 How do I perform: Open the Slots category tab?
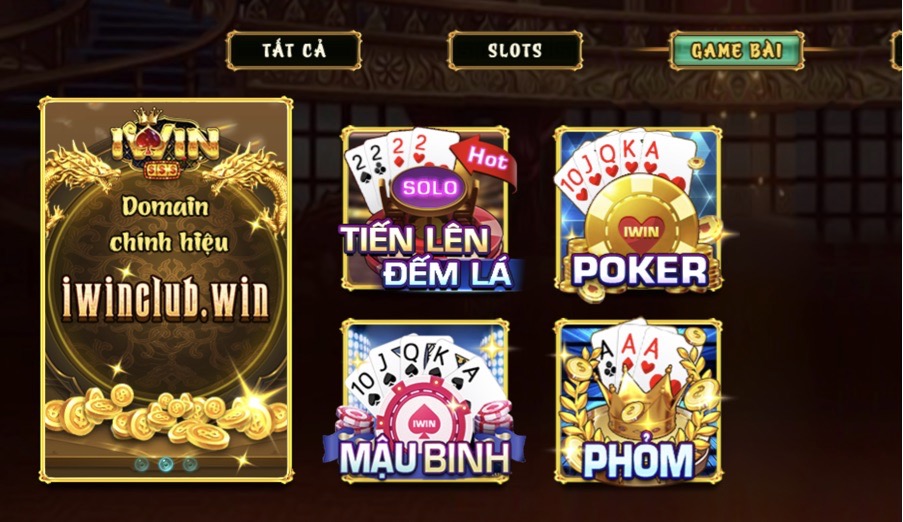[515, 50]
